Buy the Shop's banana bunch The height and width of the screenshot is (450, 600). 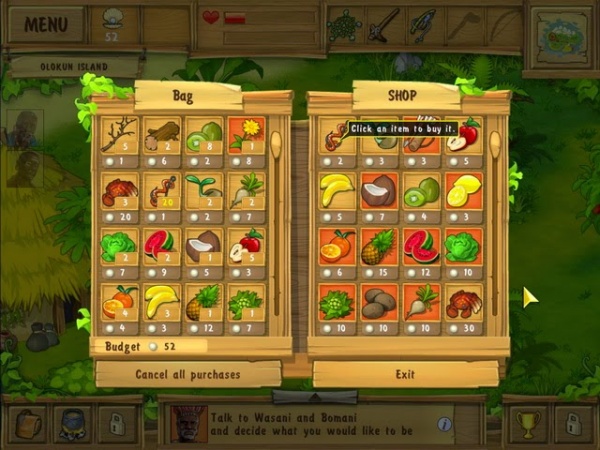337,190
